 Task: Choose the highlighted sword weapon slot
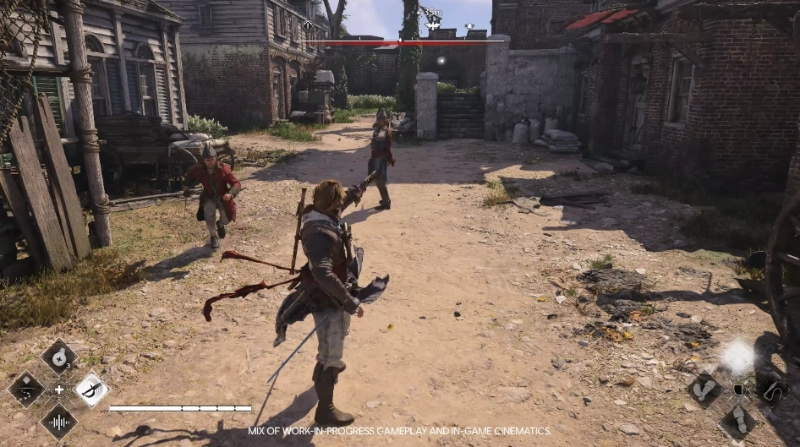click(x=91, y=389)
